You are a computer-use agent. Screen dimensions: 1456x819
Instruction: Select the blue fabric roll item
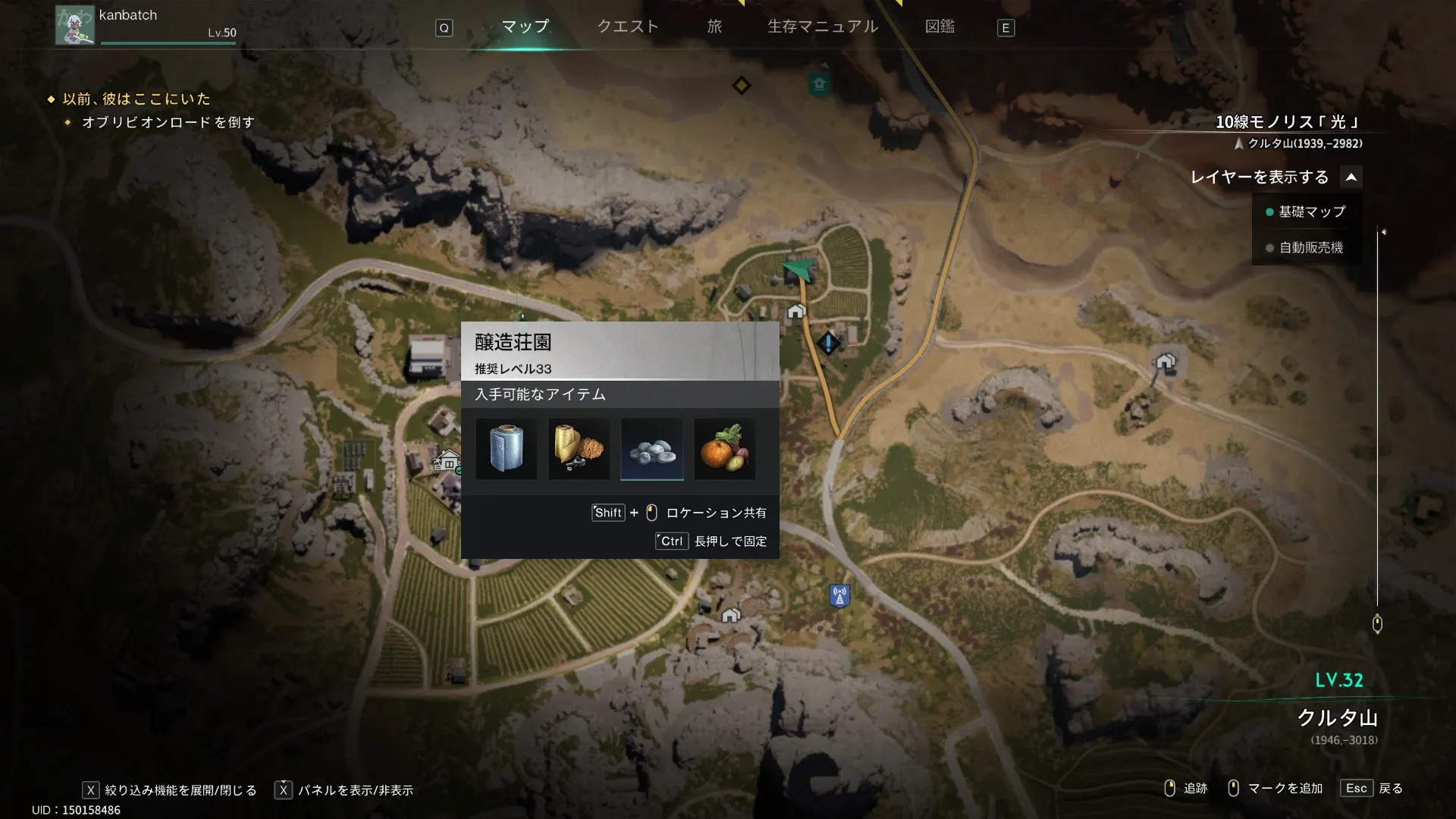click(507, 449)
